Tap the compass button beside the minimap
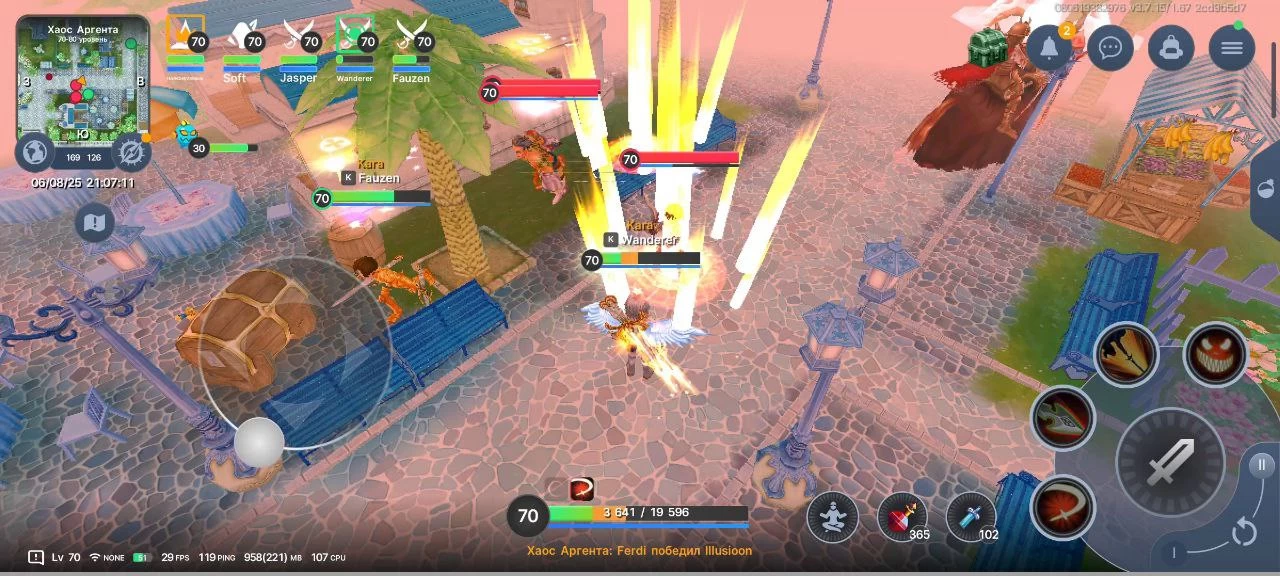This screenshot has height=576, width=1280. point(130,152)
